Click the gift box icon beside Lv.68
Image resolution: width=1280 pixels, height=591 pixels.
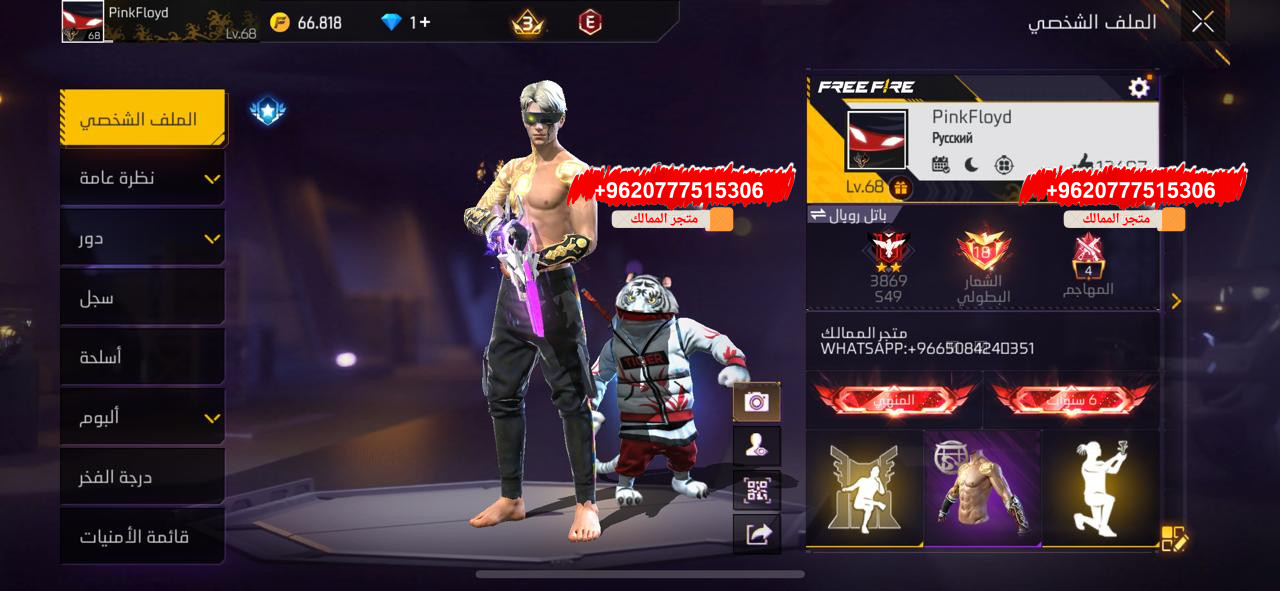coord(900,187)
